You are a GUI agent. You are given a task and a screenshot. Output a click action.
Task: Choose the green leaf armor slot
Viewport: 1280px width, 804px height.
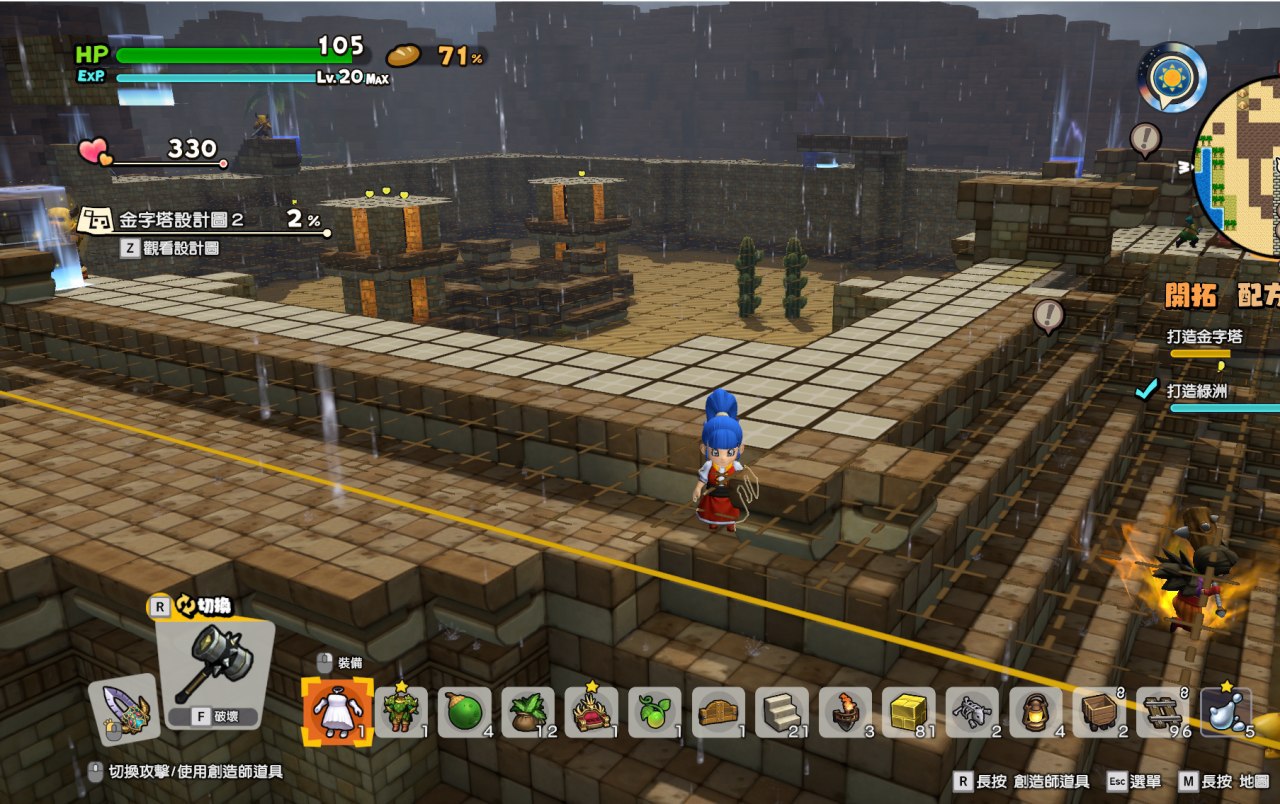coord(401,712)
